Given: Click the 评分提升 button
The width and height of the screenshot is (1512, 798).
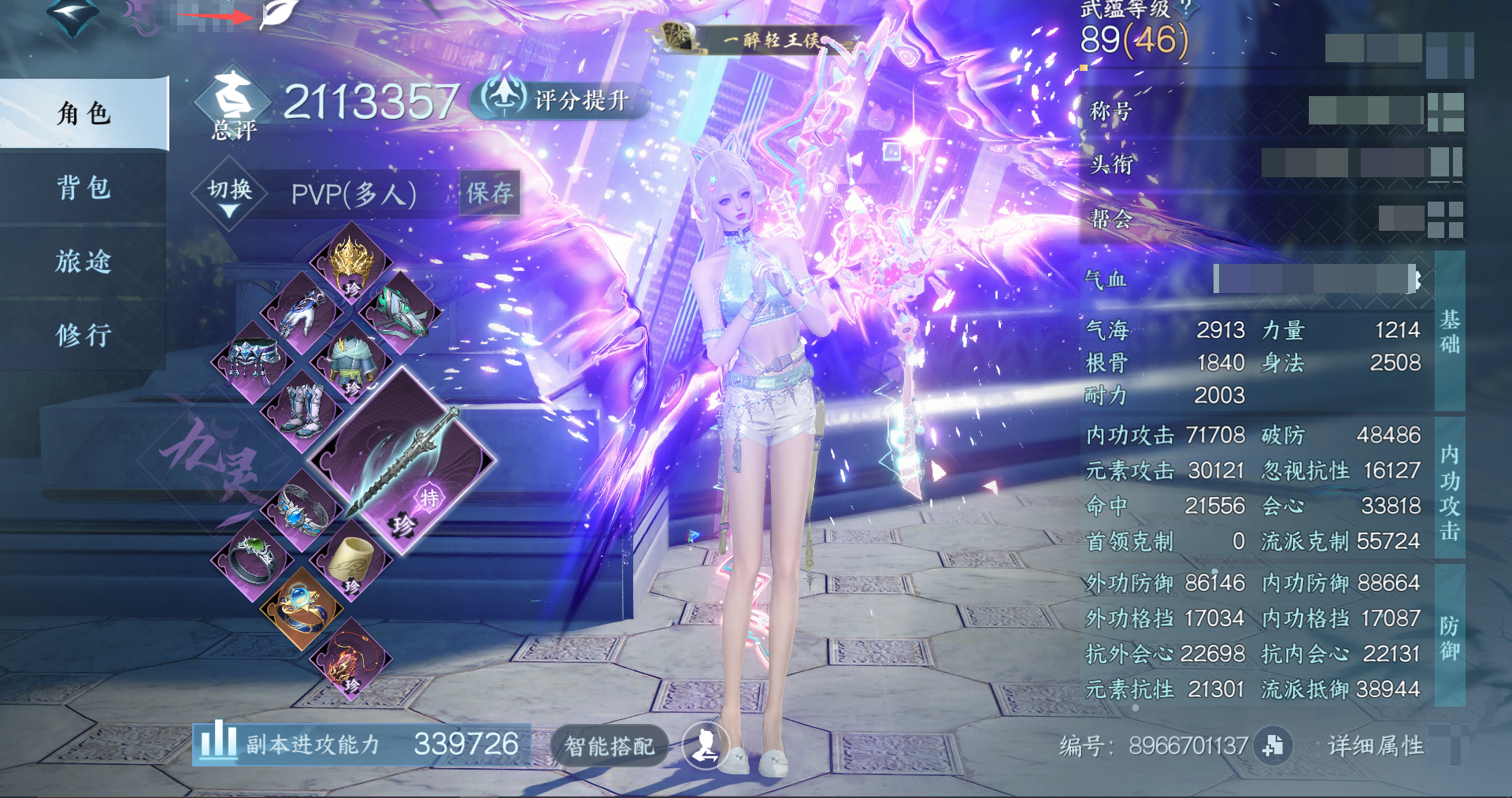Looking at the screenshot, I should click(561, 99).
